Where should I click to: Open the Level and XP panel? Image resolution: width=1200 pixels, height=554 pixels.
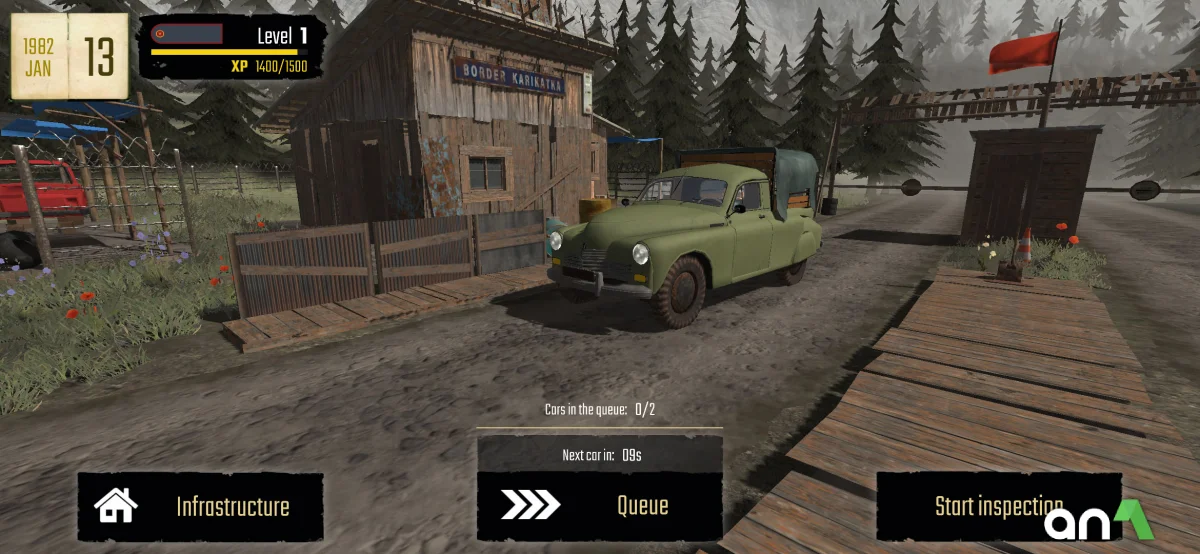(232, 47)
